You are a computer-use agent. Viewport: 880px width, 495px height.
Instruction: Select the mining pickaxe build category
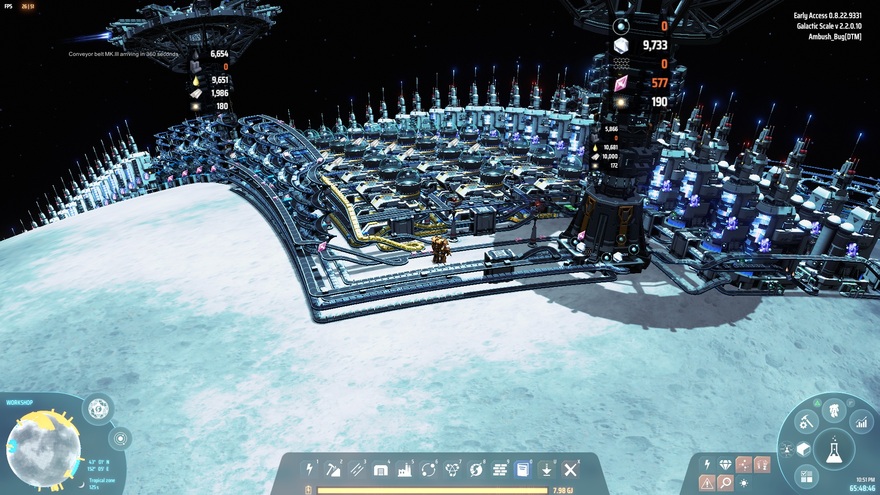pos(334,469)
